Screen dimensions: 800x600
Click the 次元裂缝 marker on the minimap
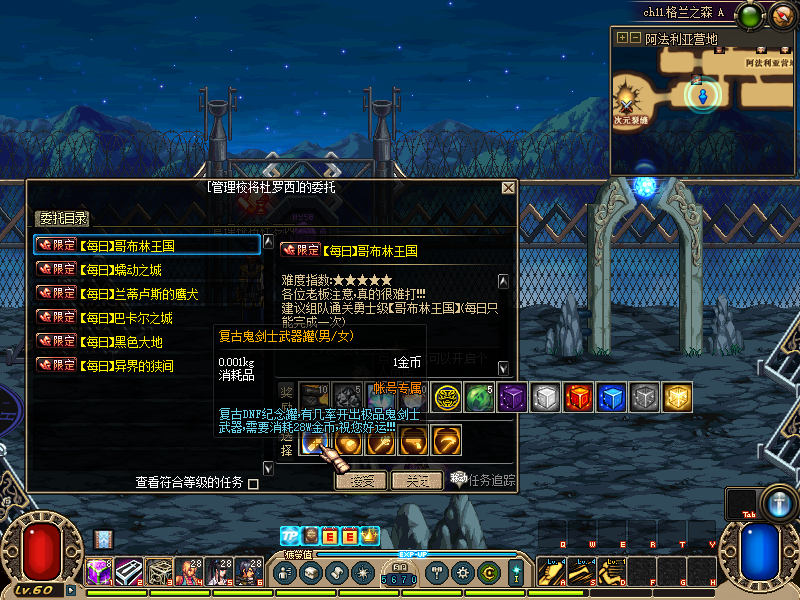(628, 103)
